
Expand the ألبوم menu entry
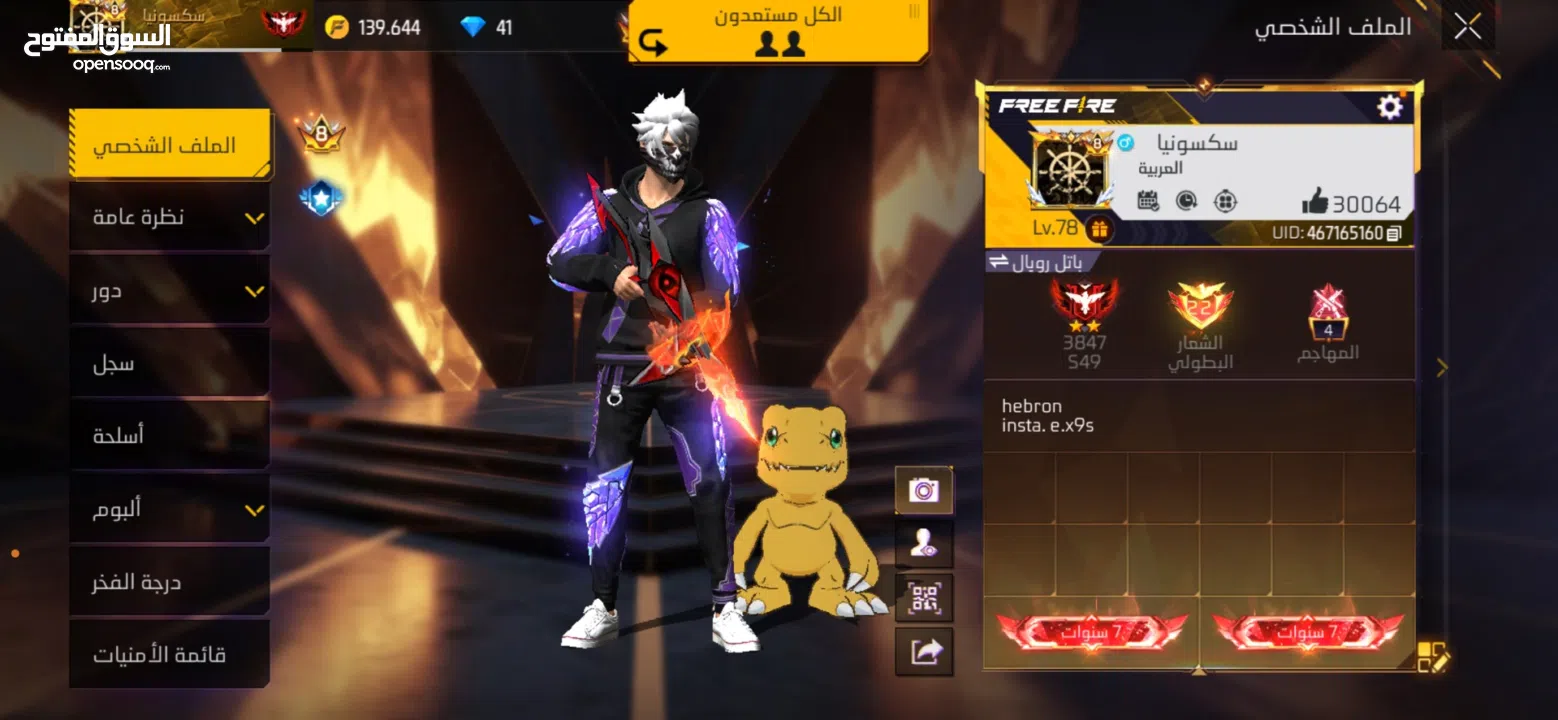point(169,509)
